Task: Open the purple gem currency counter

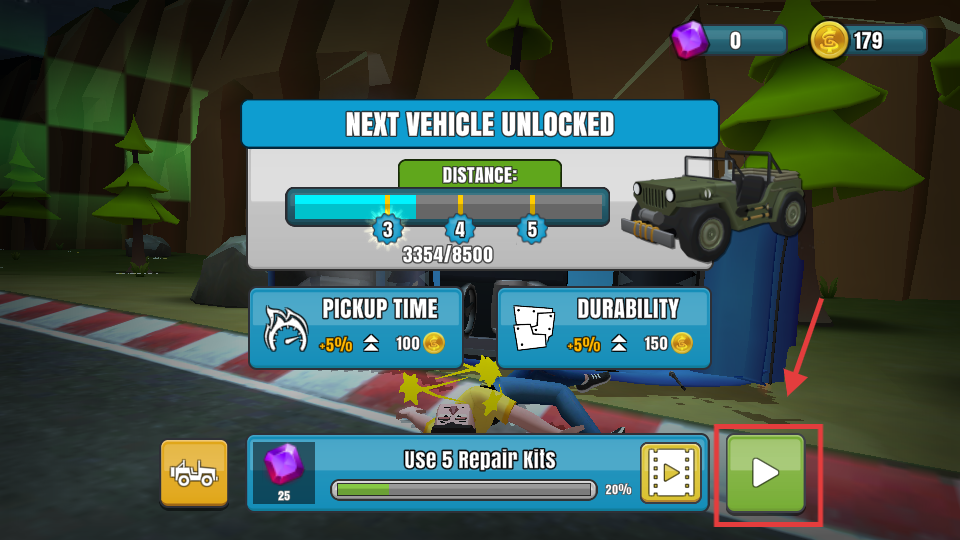Action: click(x=729, y=40)
